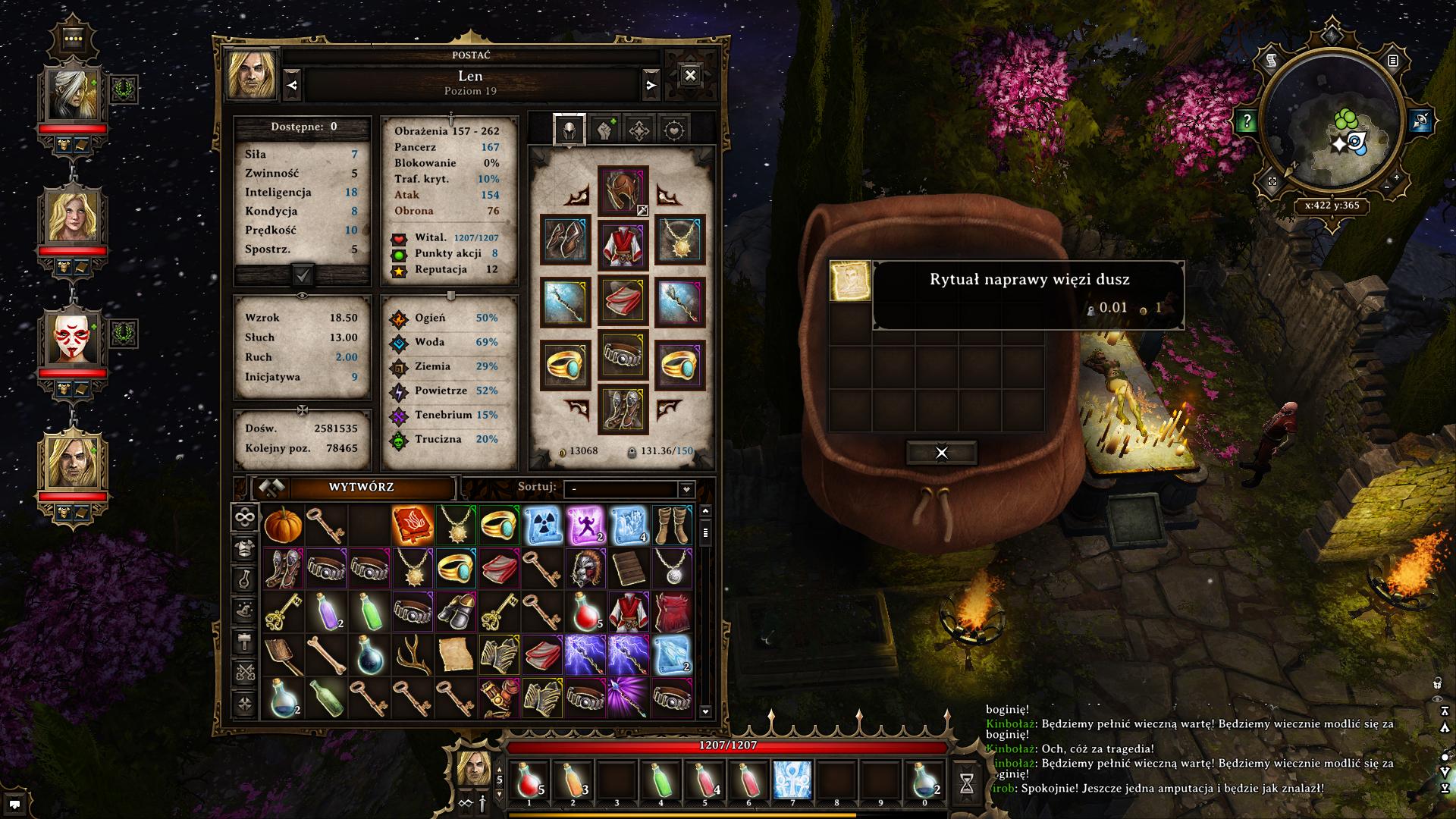
Task: Select the equipped amulet slot
Action: click(x=679, y=240)
